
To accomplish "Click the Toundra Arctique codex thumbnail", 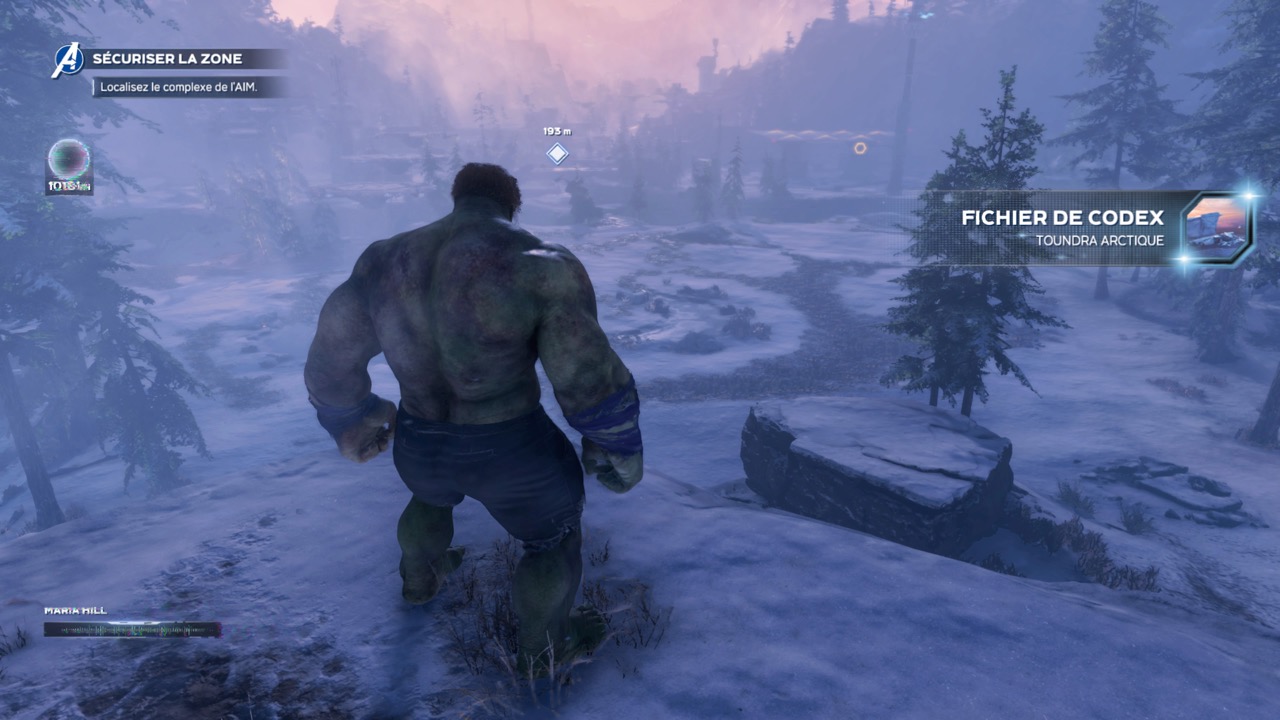I will 1215,227.
